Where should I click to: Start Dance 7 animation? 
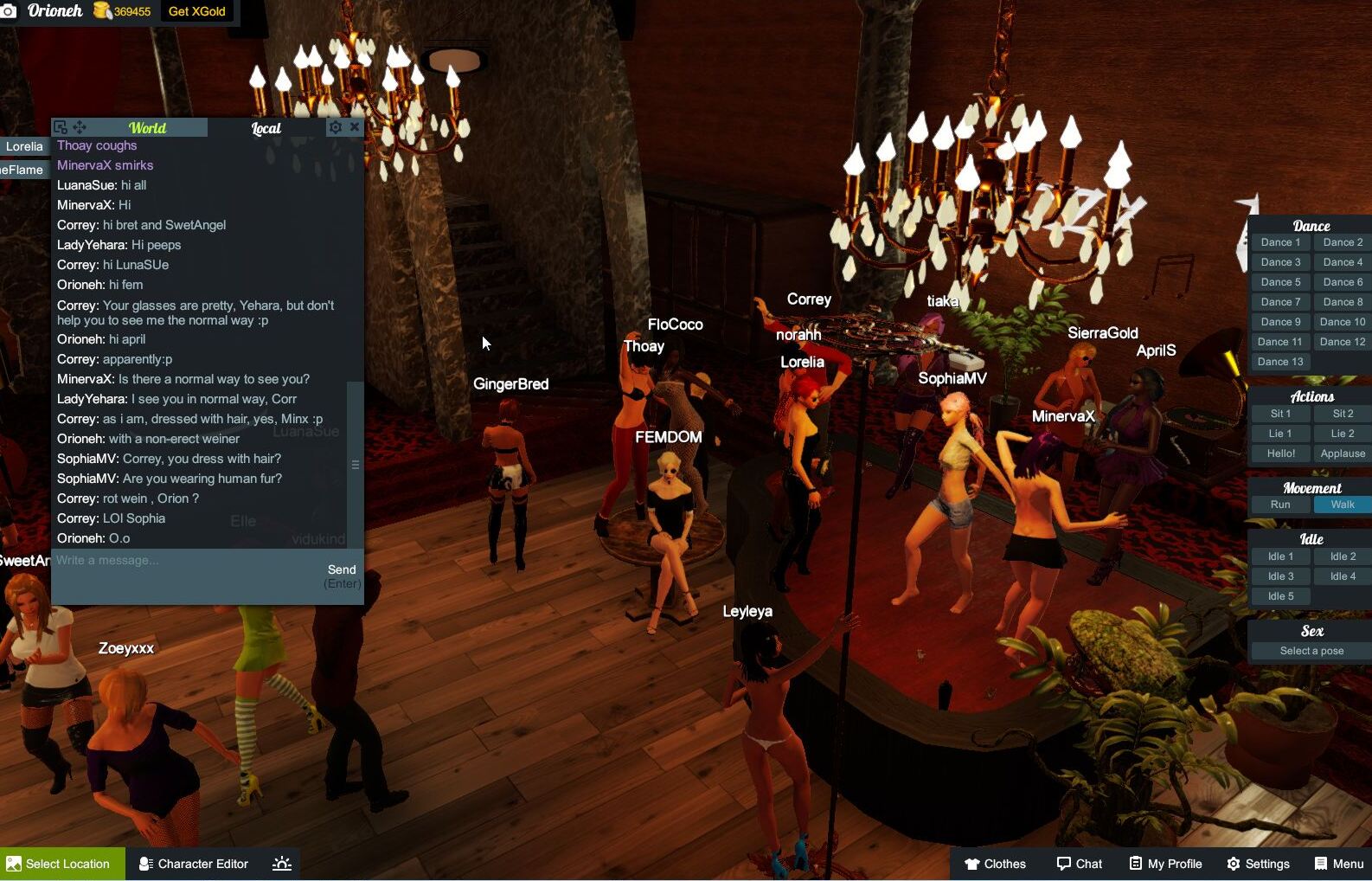coord(1280,301)
